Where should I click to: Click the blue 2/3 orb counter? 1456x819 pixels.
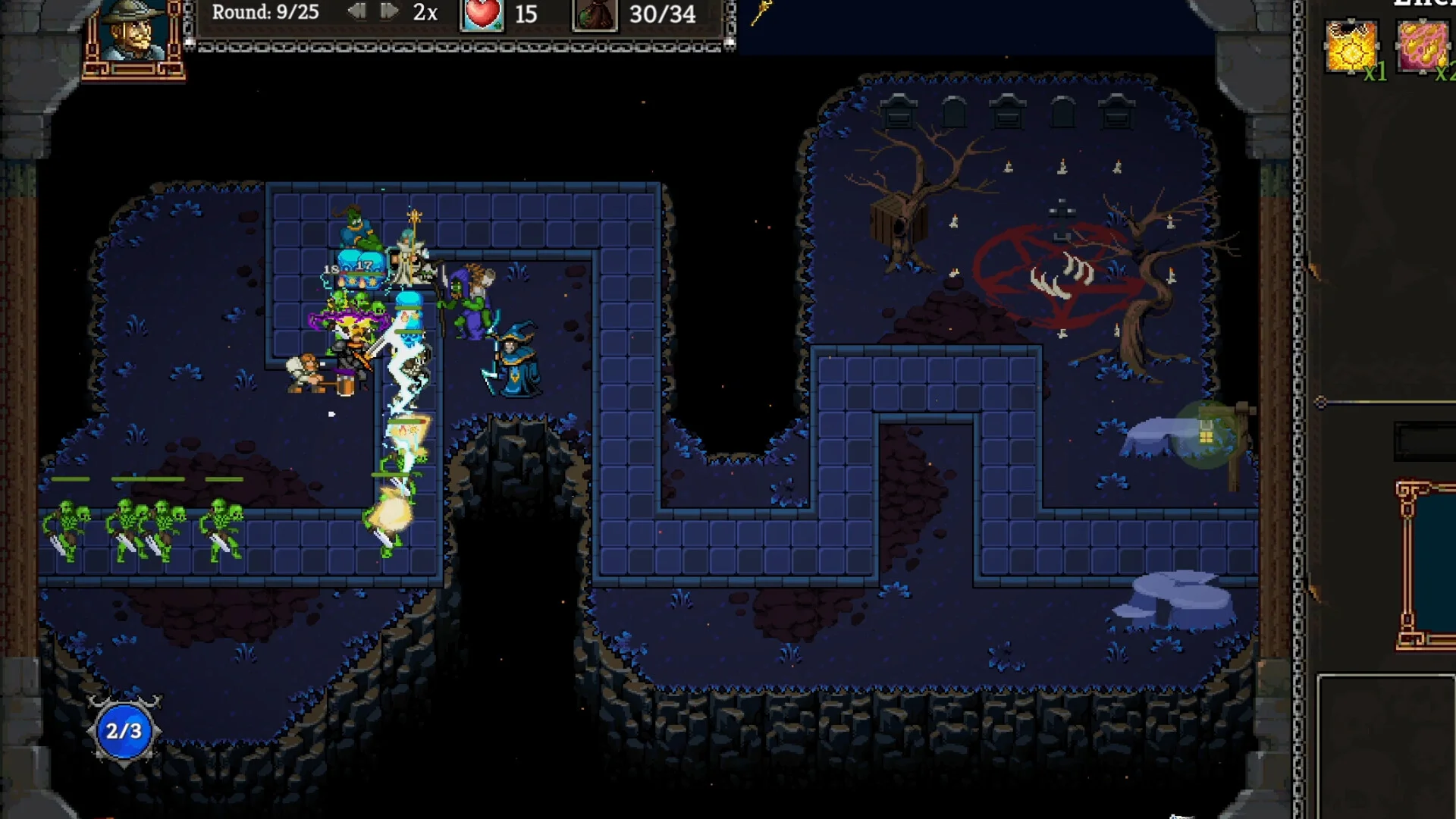coord(124,731)
